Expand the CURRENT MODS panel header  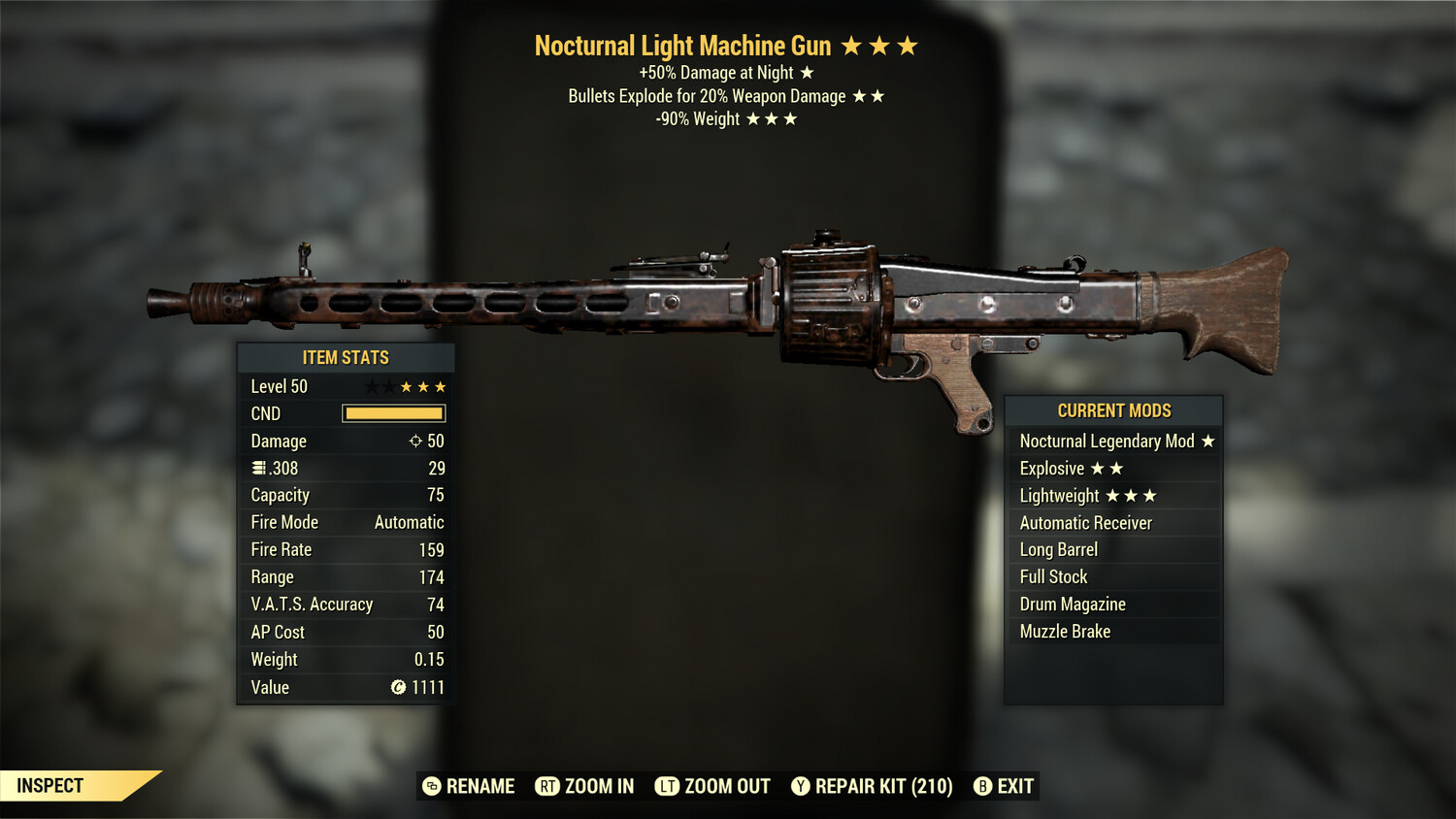[x=1113, y=409]
